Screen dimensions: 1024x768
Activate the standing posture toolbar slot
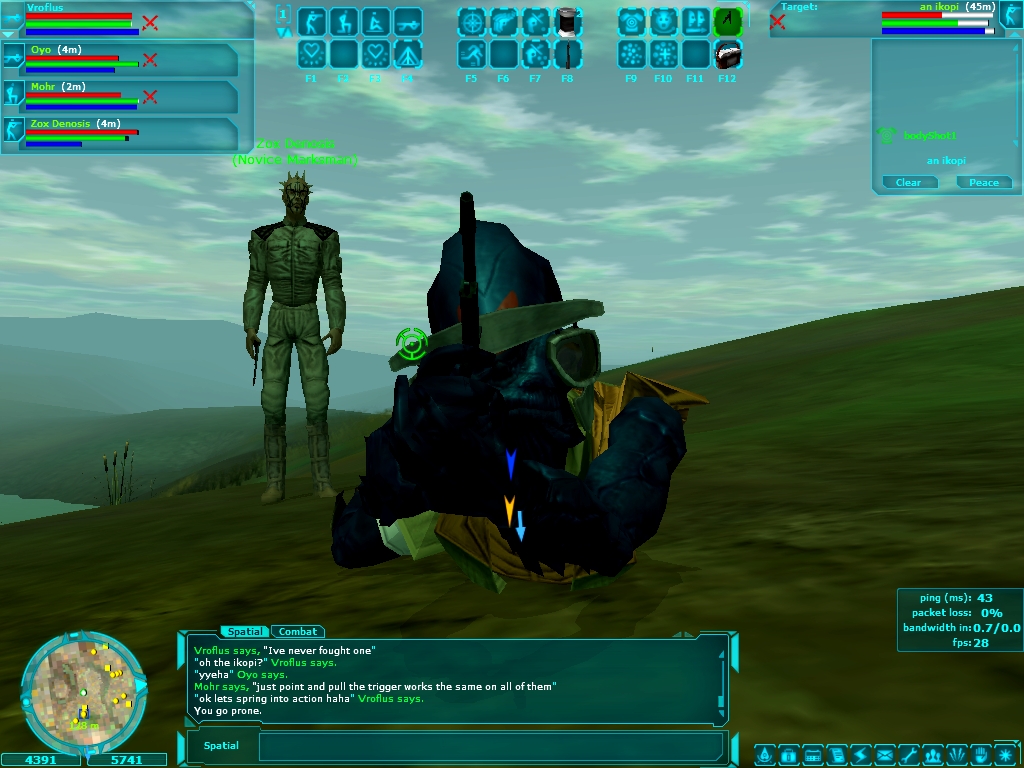311,20
